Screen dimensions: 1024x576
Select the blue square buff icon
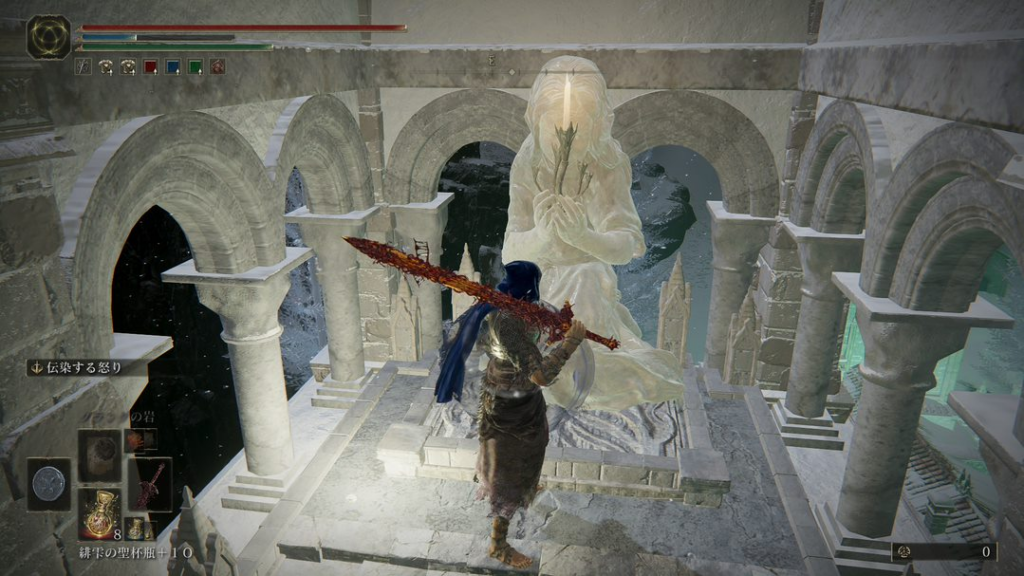[x=173, y=67]
